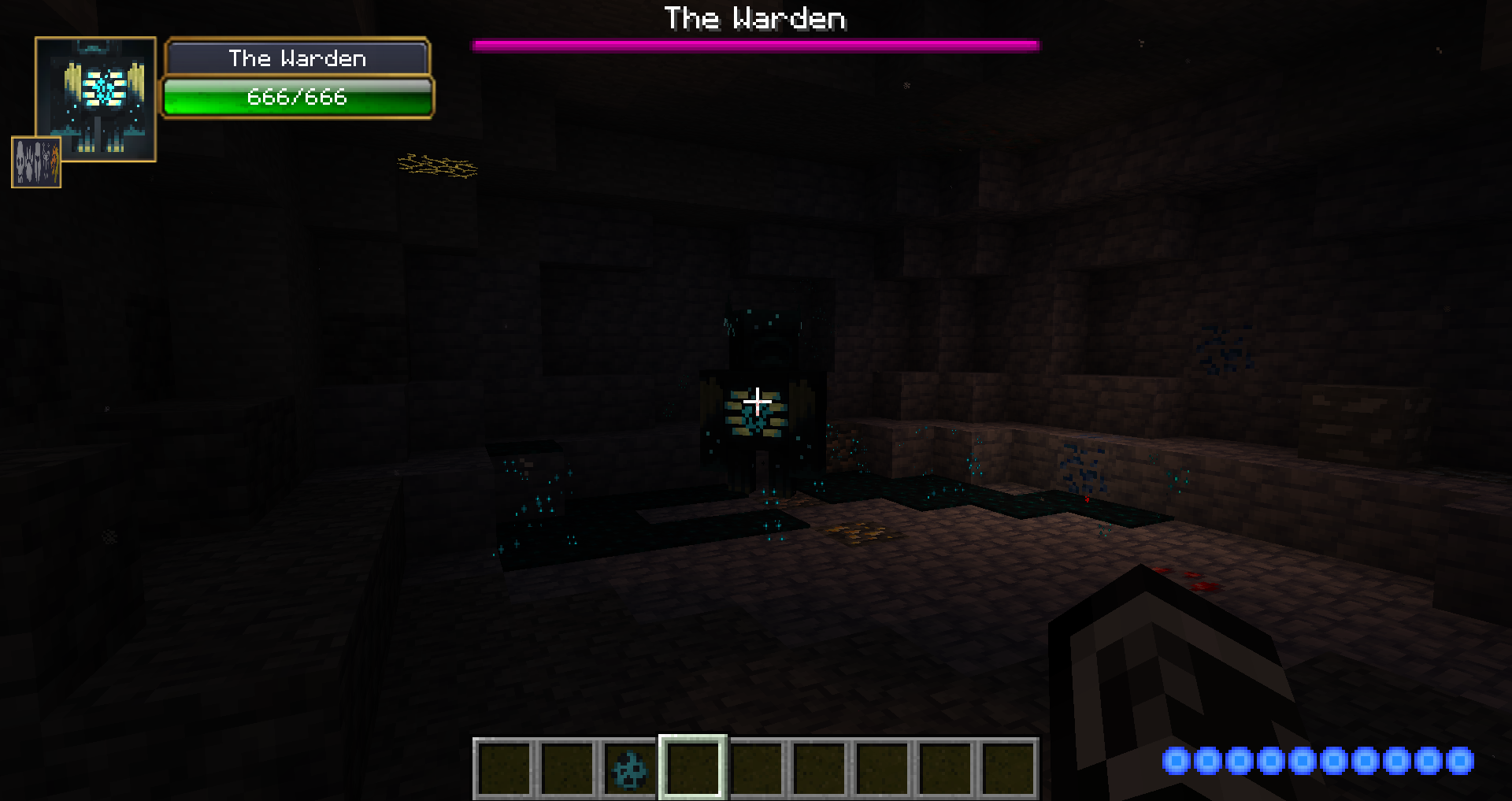Toggle the Warden nameplate label

(297, 57)
